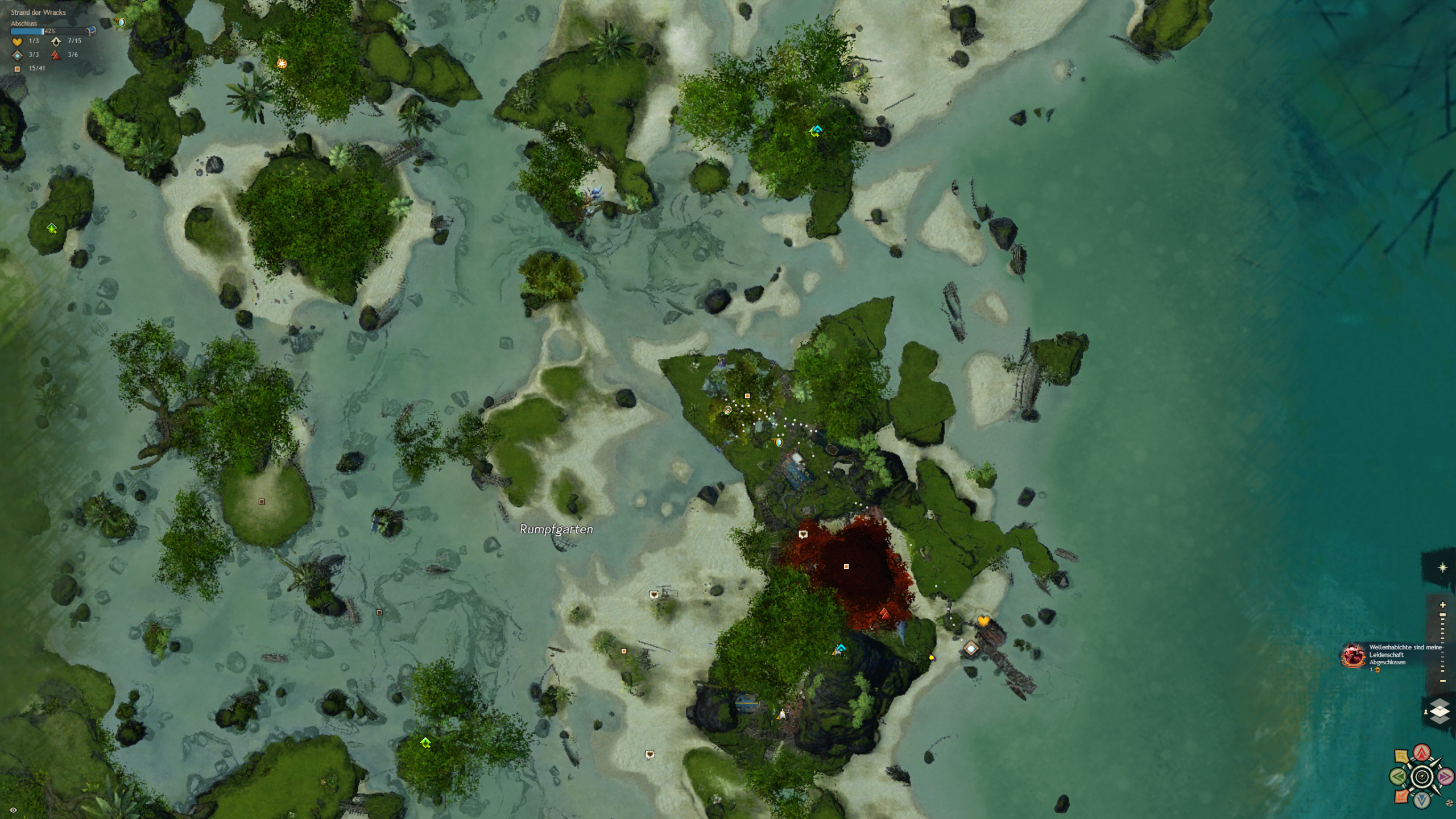1456x819 pixels.
Task: Select the vista telescope marker on the central island
Action: coord(840,649)
